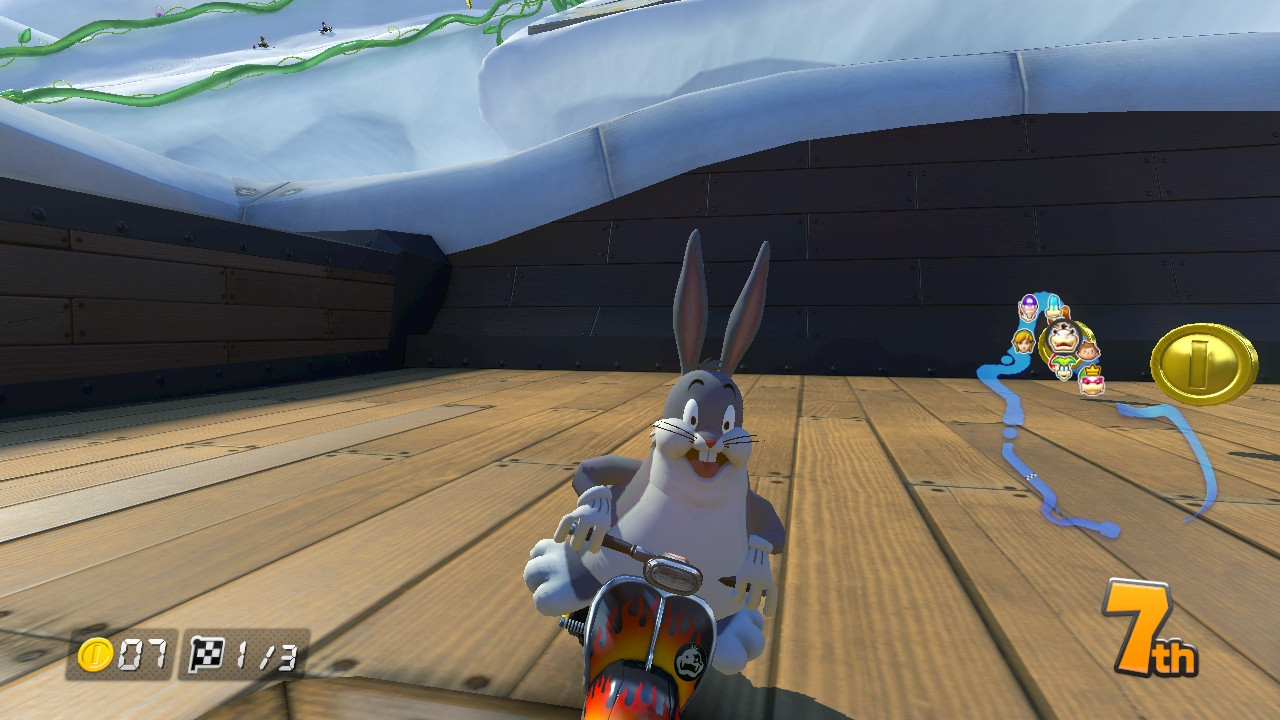Select Iggy's icon on the minimap
This screenshot has height=720, width=1280.
1063,368
